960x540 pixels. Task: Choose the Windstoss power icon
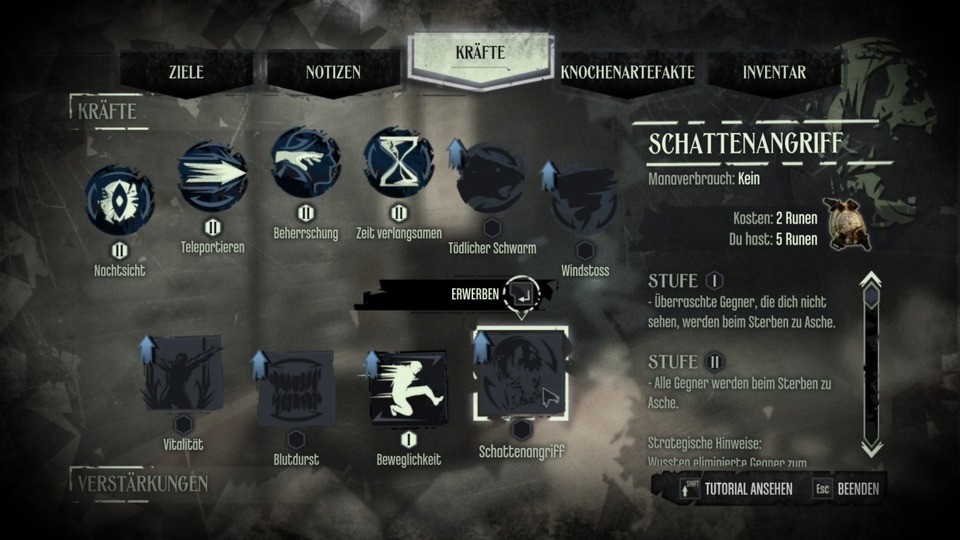point(585,199)
